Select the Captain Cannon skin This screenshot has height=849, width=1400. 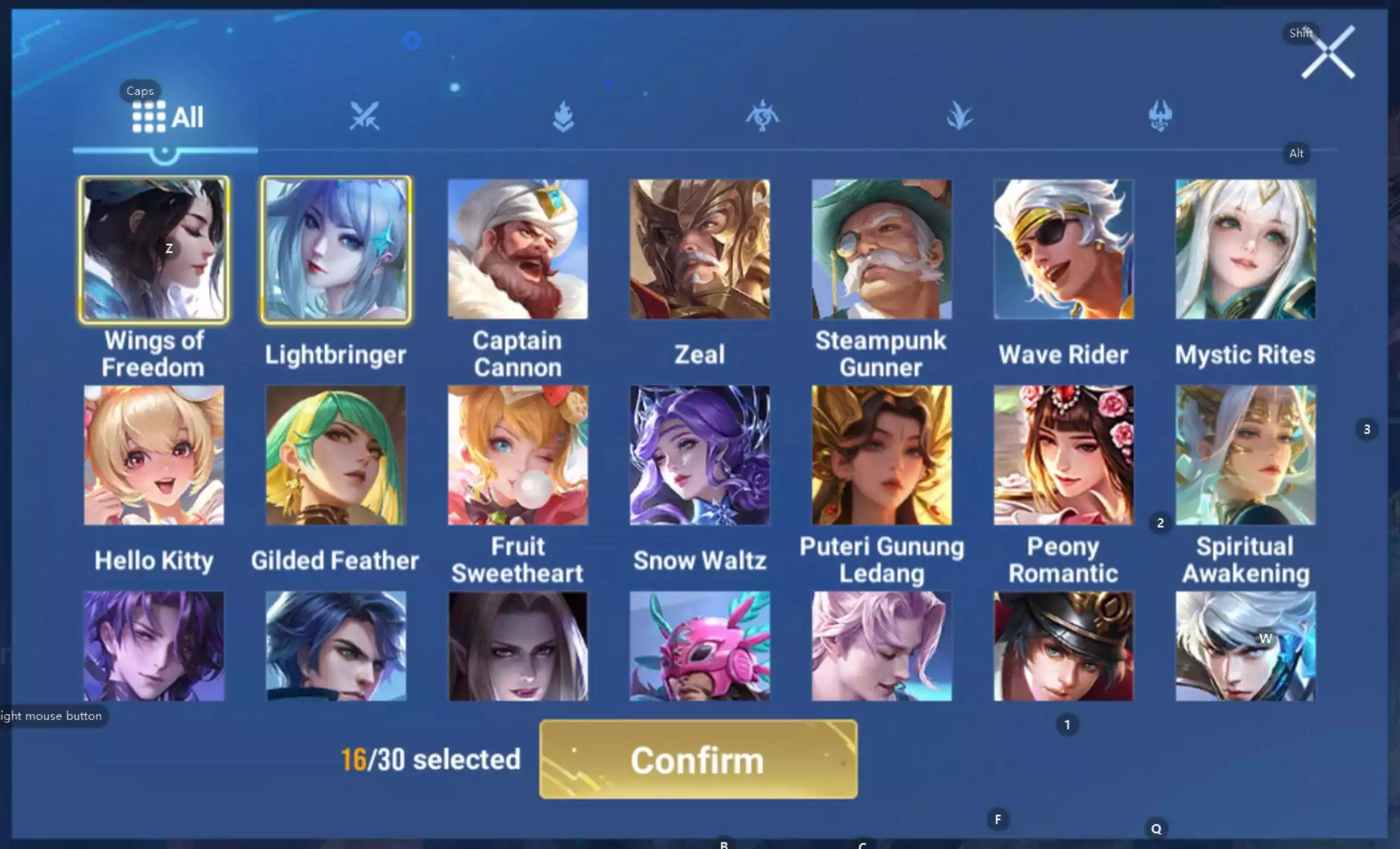[517, 249]
